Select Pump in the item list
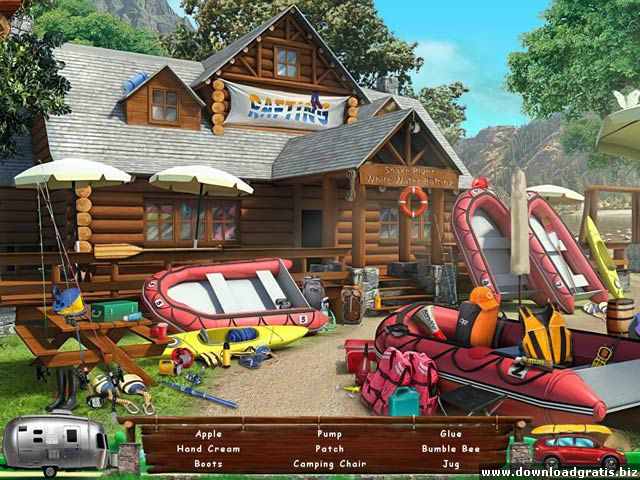The image size is (640, 480). (x=329, y=434)
